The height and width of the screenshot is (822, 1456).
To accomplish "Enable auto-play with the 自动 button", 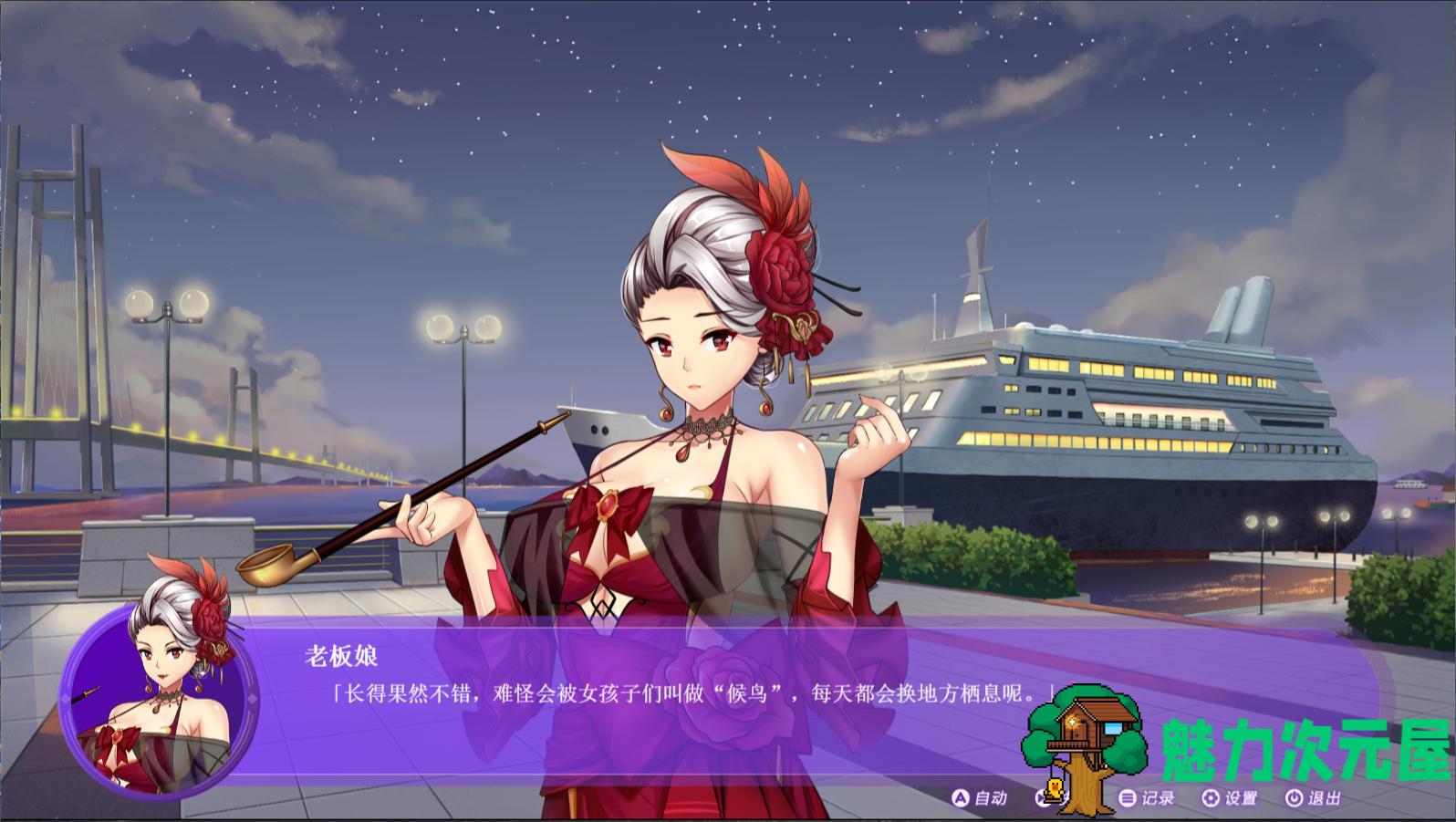I will click(980, 798).
